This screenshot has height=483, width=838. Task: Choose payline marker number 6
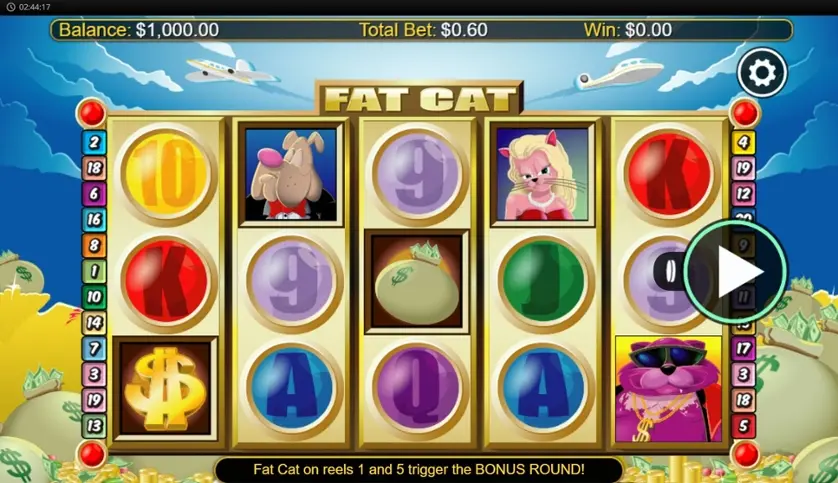[x=93, y=194]
